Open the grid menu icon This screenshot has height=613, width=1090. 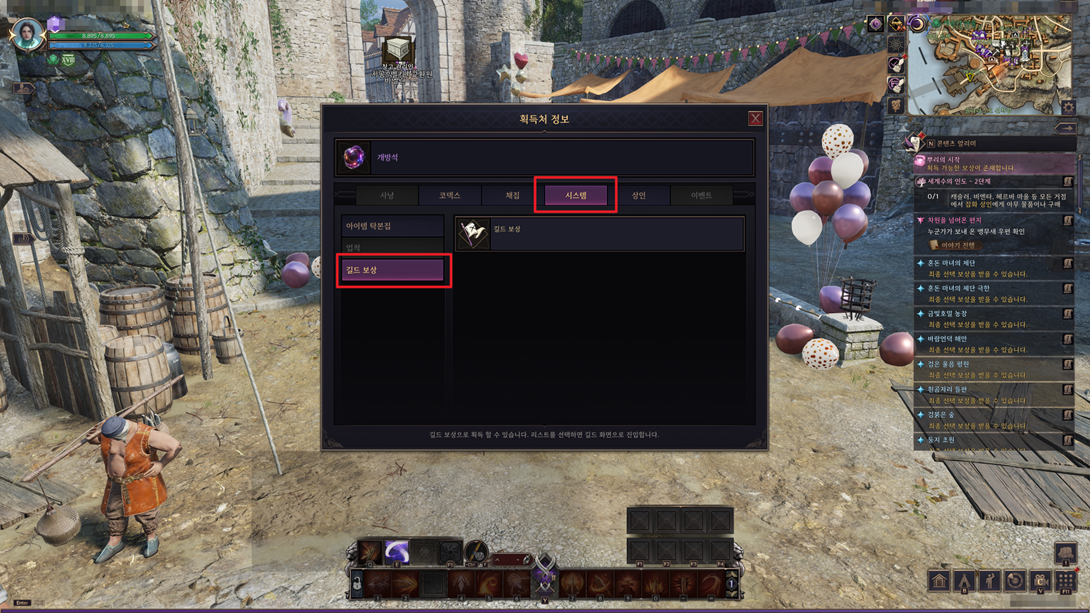click(1066, 581)
